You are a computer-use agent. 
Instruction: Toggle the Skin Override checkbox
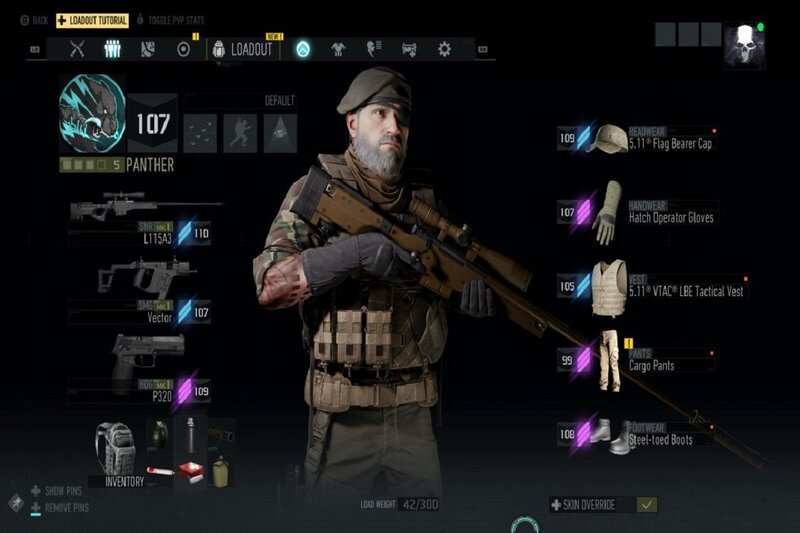[x=647, y=505]
